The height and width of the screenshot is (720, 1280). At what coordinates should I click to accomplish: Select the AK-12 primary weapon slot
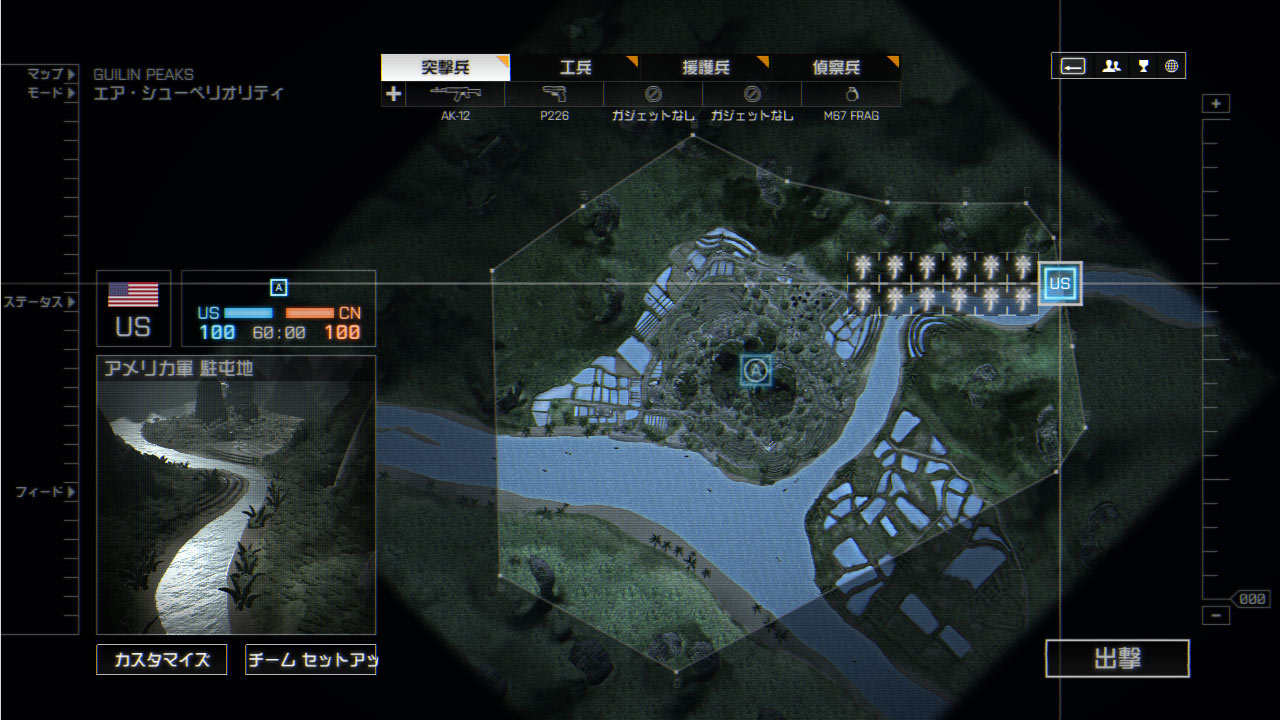tap(455, 95)
